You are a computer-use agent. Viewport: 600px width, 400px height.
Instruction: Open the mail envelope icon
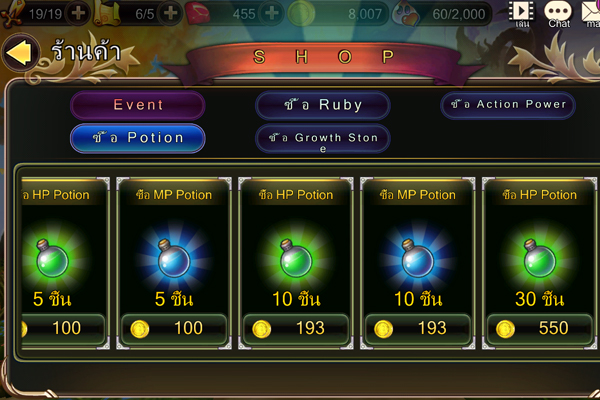[590, 12]
